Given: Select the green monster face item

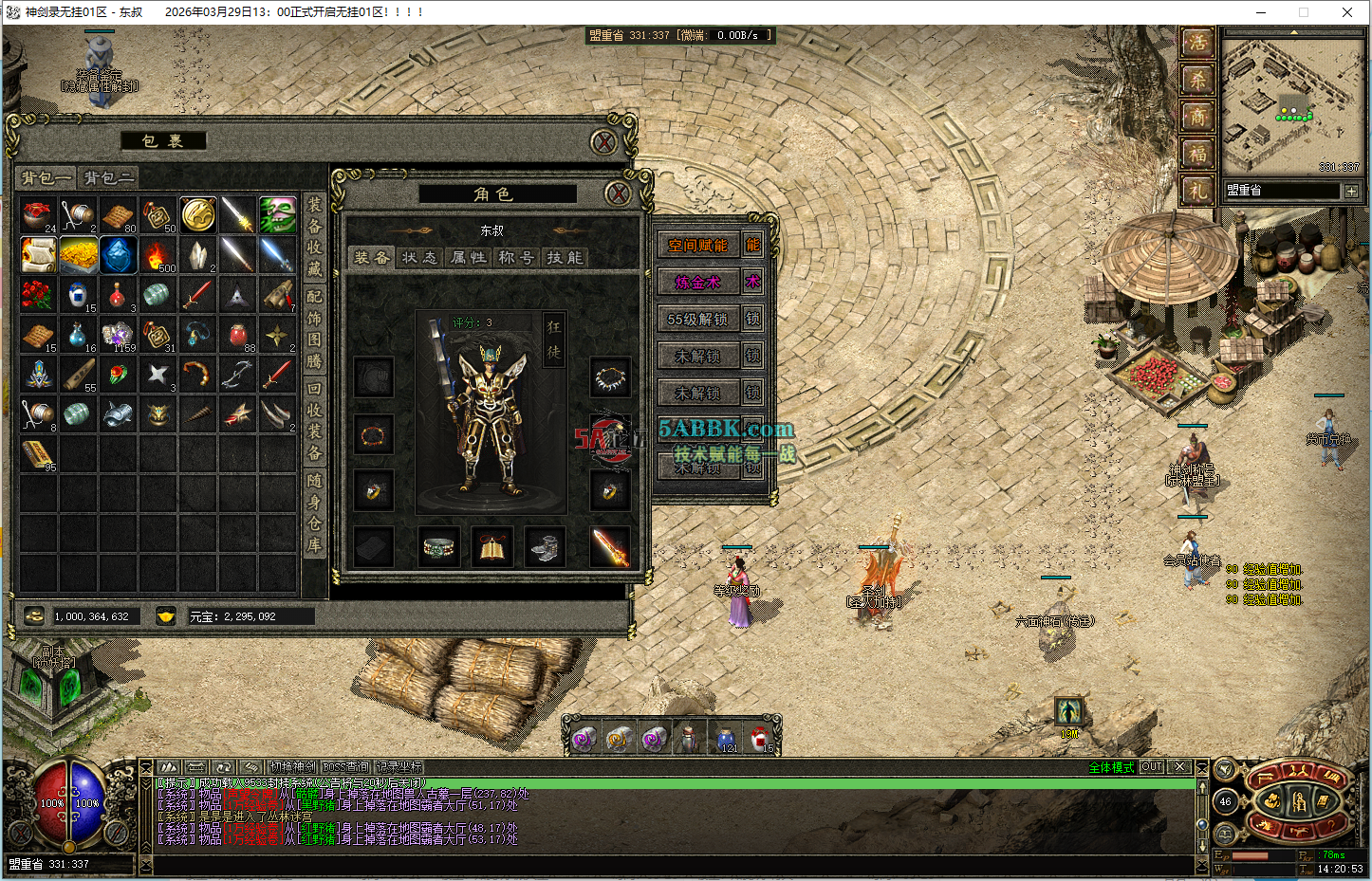Looking at the screenshot, I should [277, 215].
